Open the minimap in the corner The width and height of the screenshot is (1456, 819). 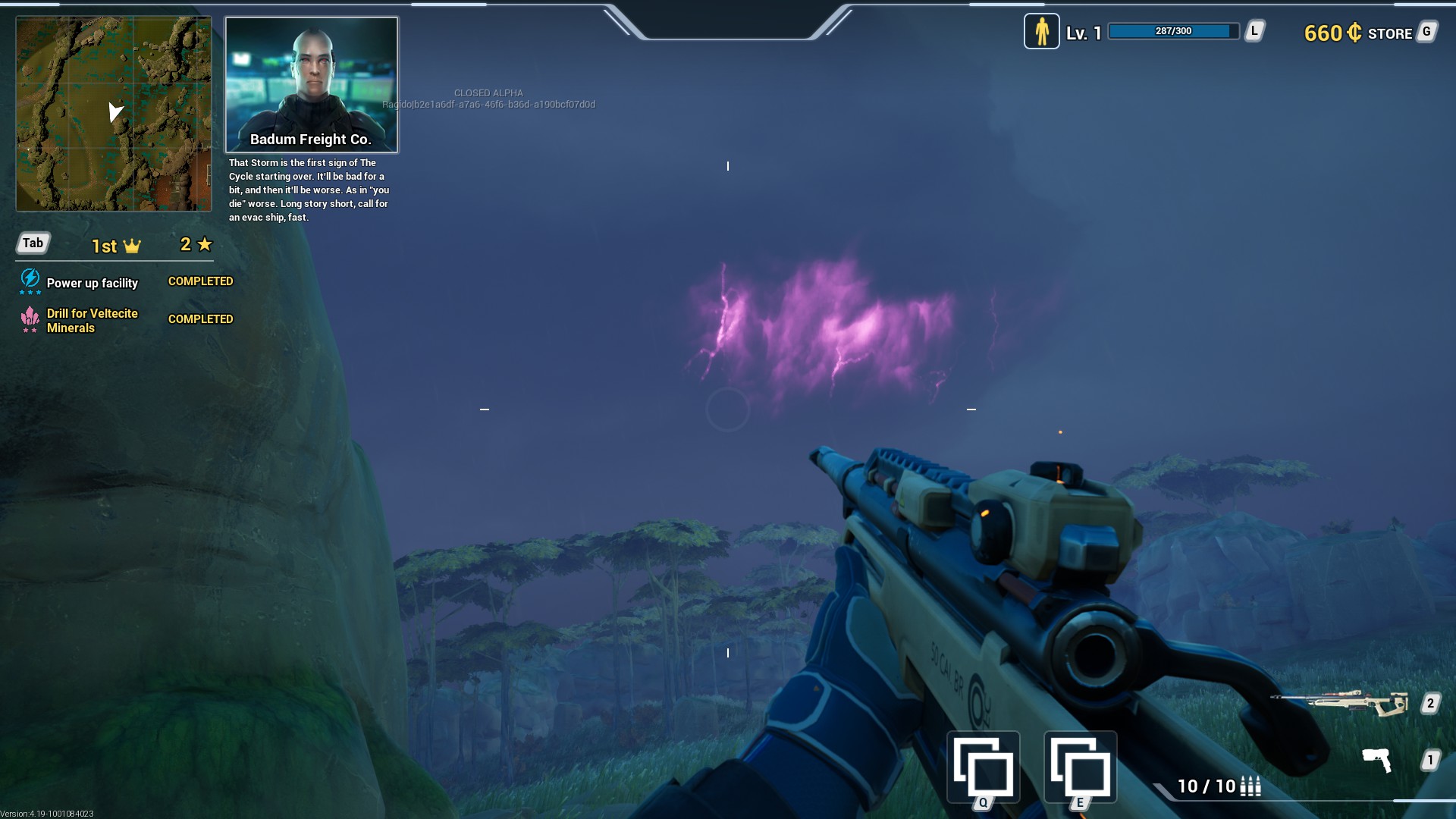[114, 114]
